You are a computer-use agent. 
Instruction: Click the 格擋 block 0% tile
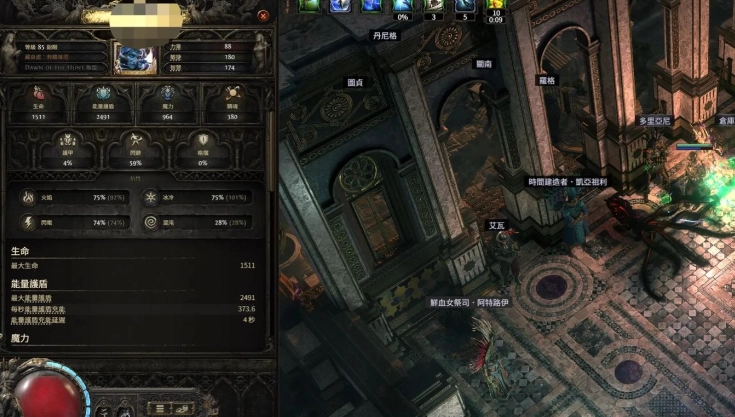click(x=203, y=151)
